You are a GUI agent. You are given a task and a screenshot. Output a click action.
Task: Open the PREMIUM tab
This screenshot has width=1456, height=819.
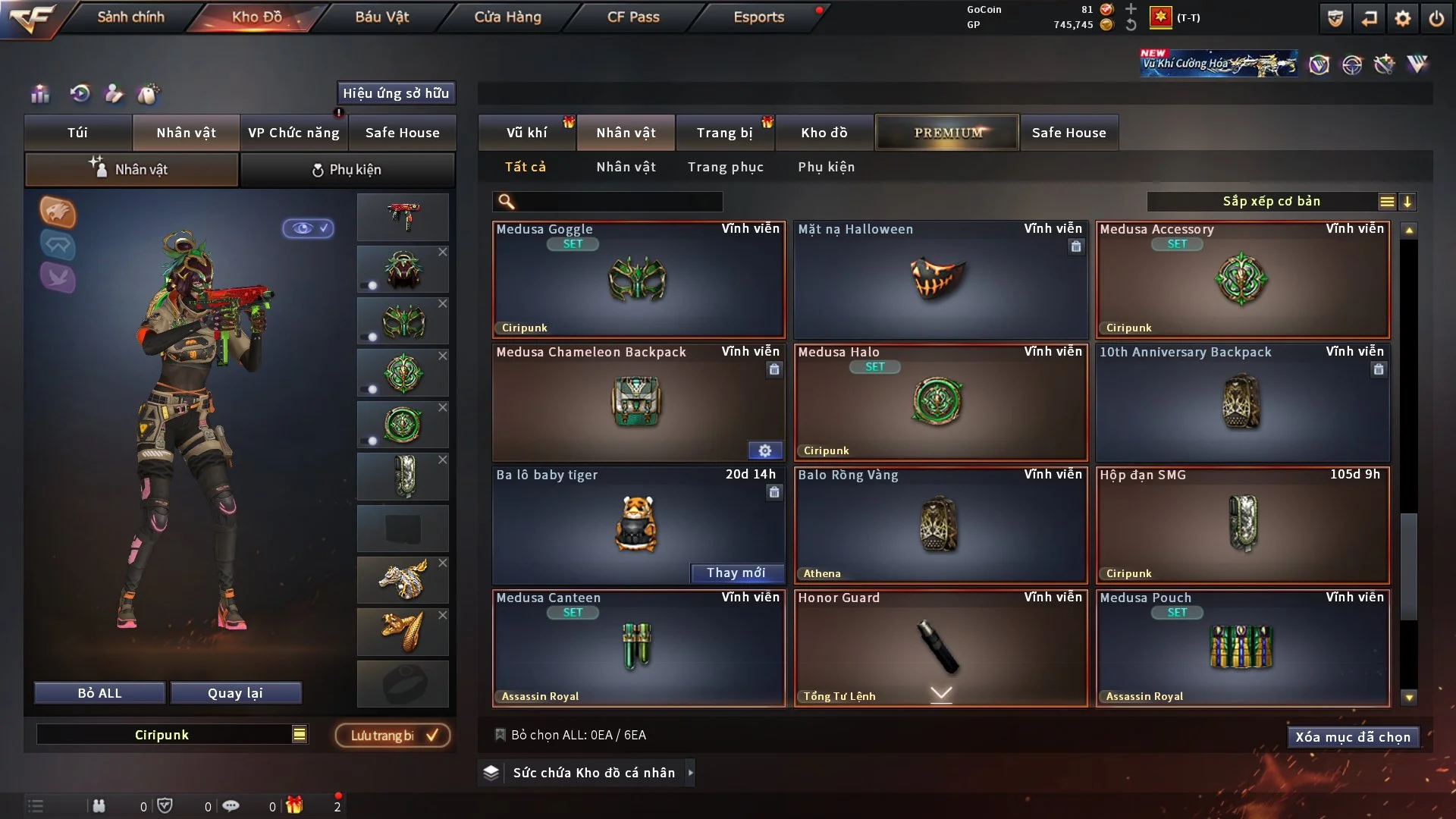point(947,133)
